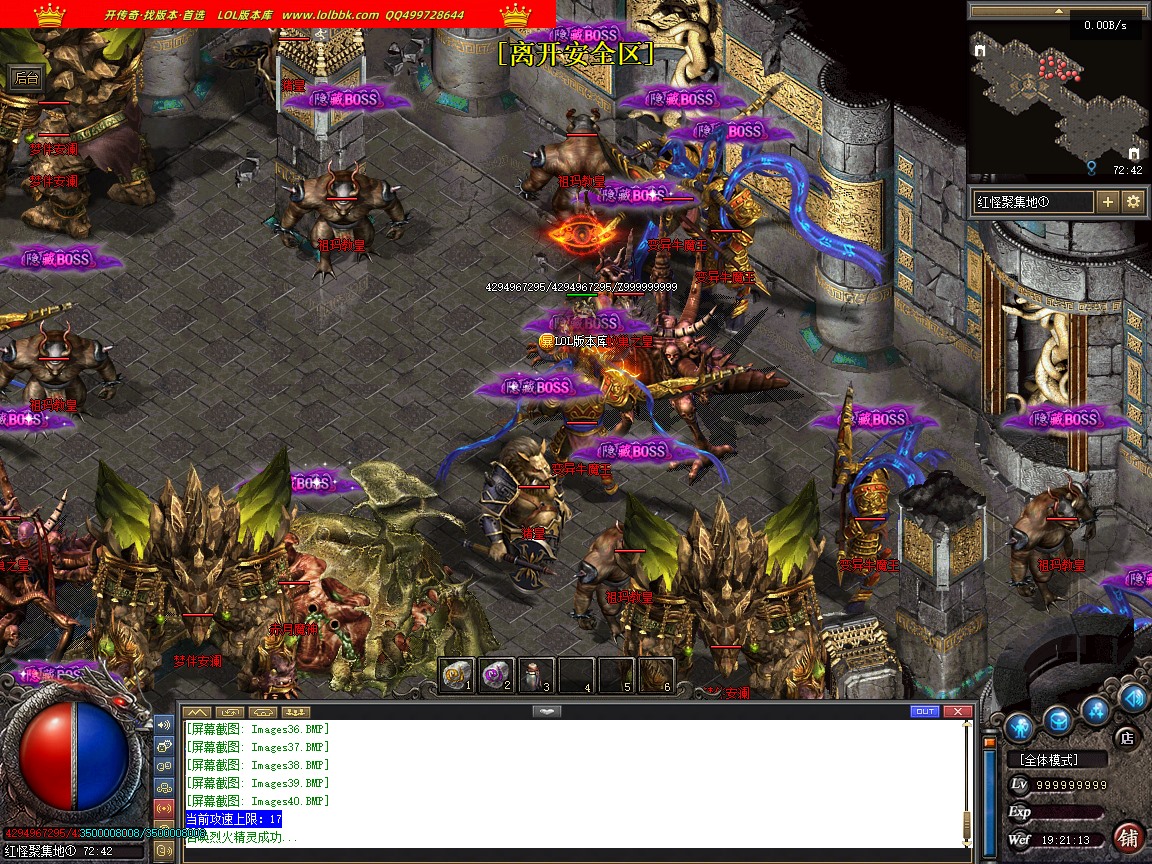Toggle the sound speaker orb
This screenshot has width=1152, height=864.
1133,697
